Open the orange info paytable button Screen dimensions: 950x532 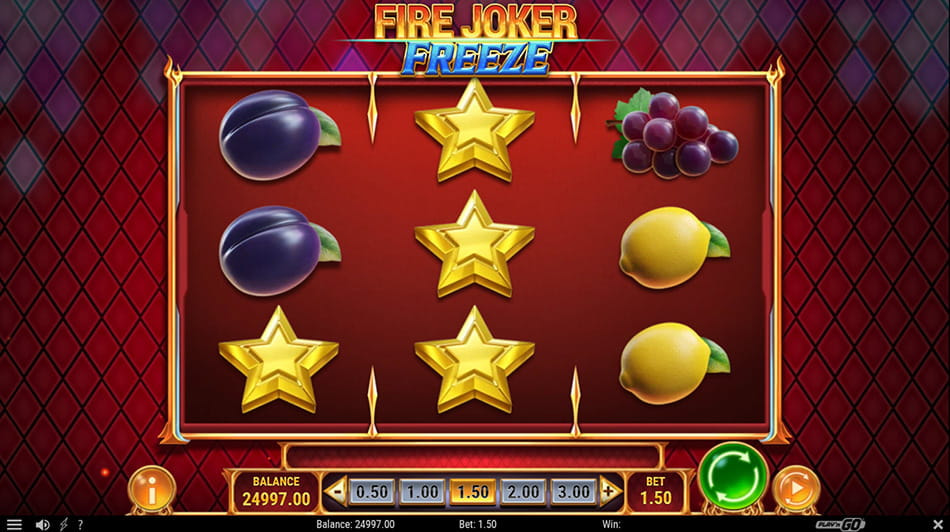[x=152, y=490]
